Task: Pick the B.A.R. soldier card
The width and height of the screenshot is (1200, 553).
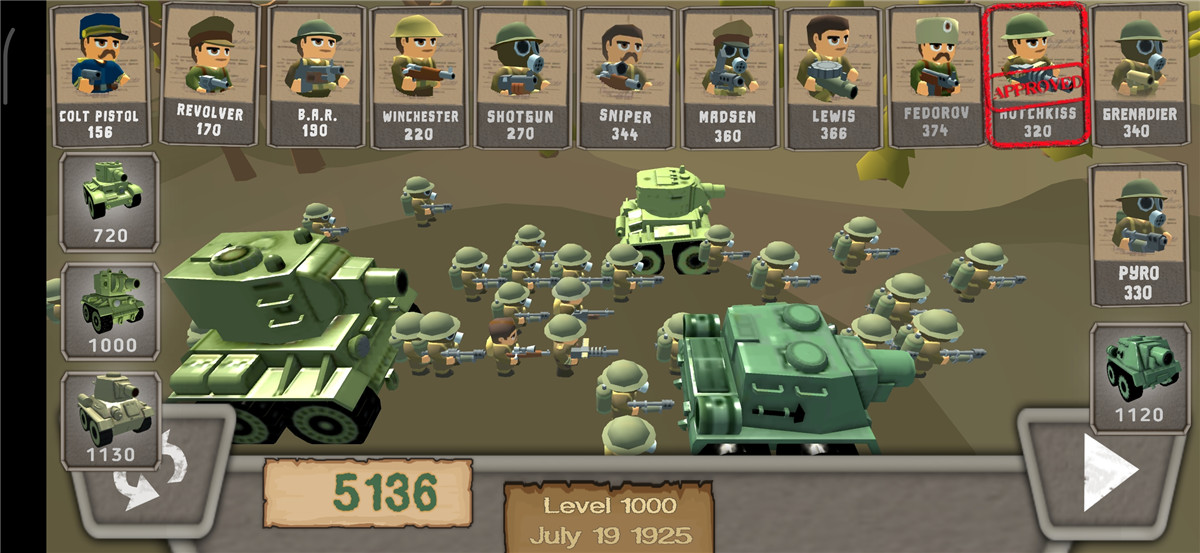Action: (x=316, y=75)
